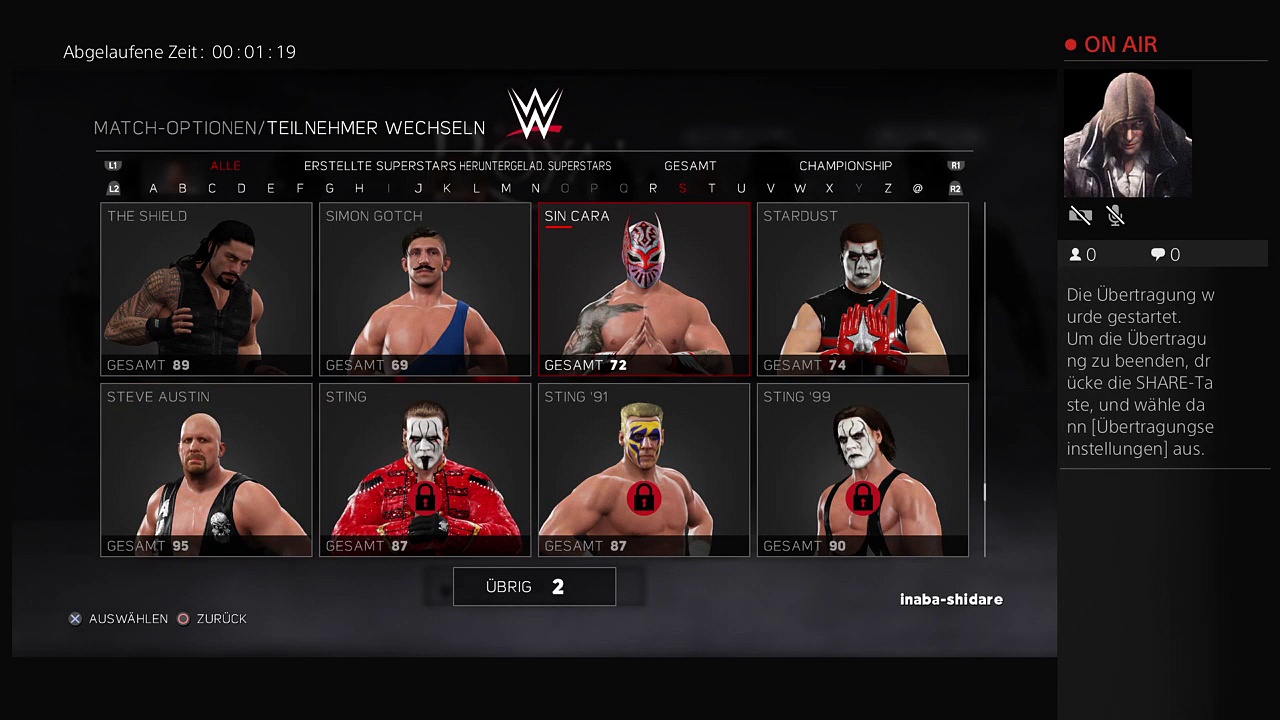Jump to letter T in alphabet bar
Viewport: 1280px width, 720px height.
click(x=712, y=188)
